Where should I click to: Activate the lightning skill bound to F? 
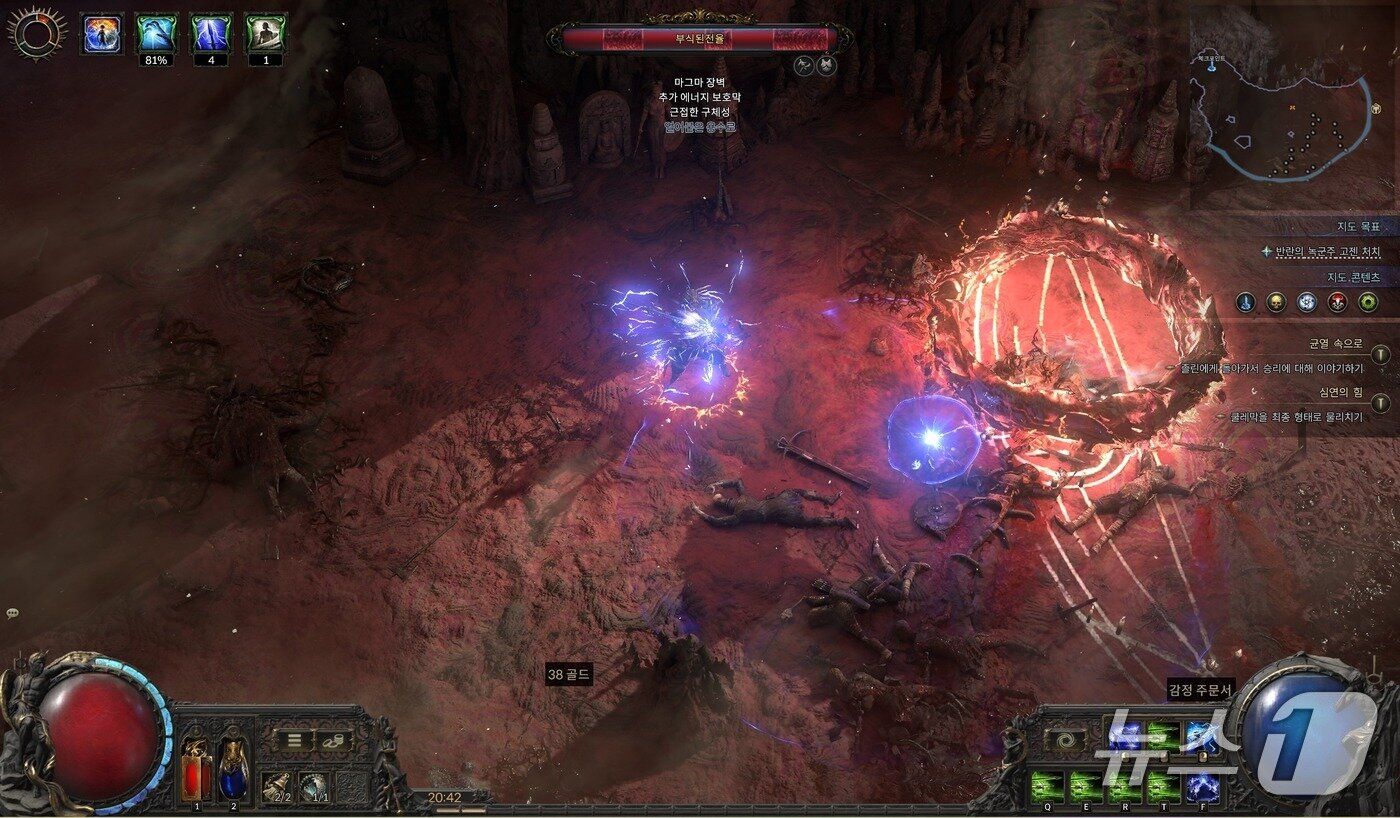(1201, 784)
